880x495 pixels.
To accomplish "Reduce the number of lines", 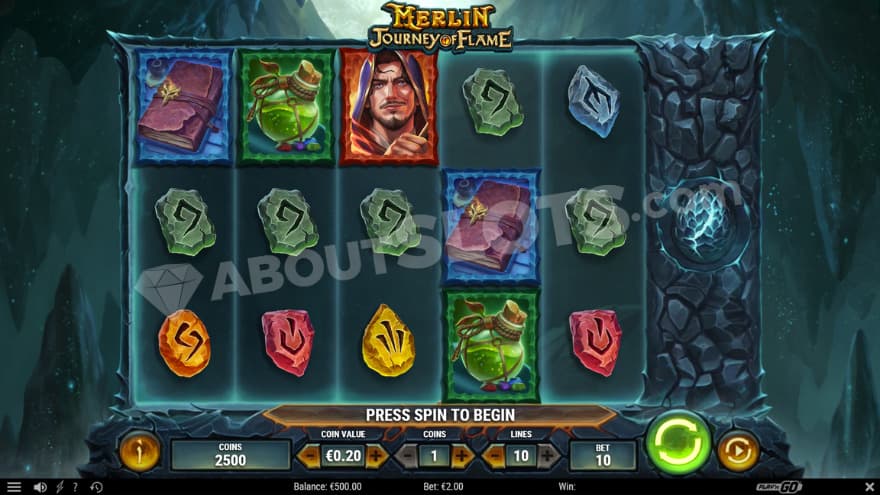I will point(494,456).
